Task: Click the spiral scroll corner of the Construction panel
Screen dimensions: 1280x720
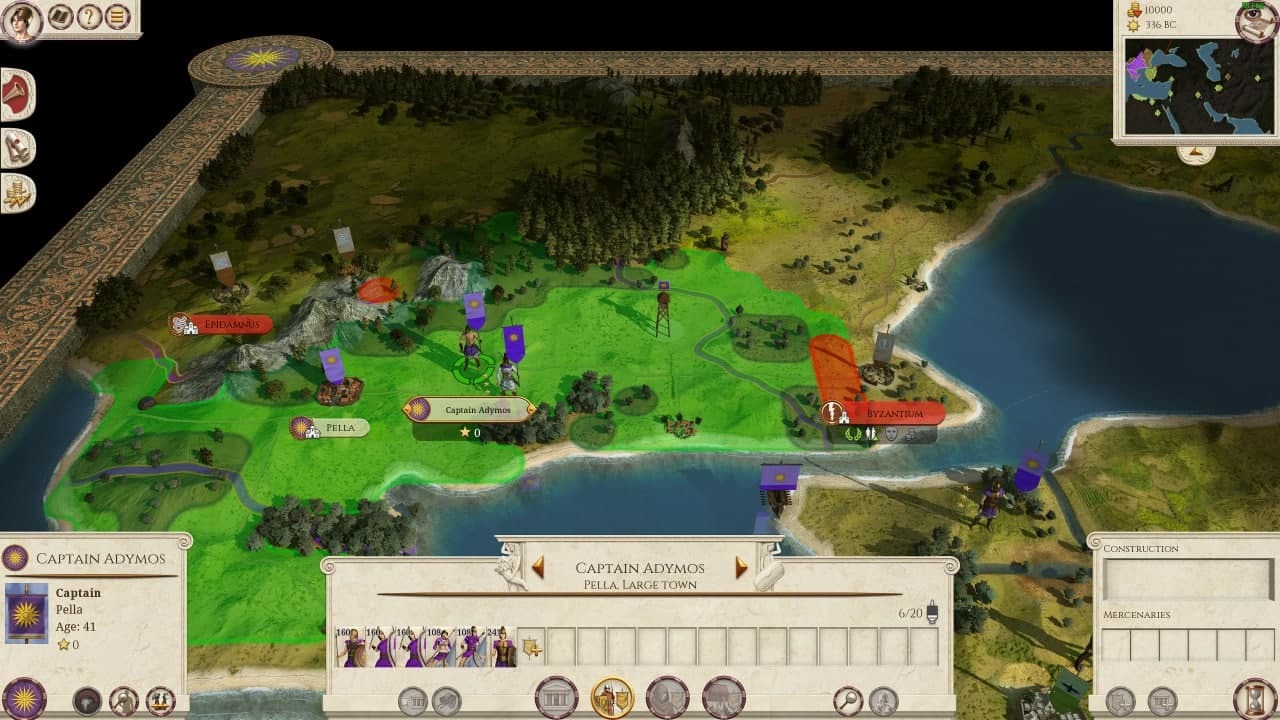Action: click(1096, 541)
